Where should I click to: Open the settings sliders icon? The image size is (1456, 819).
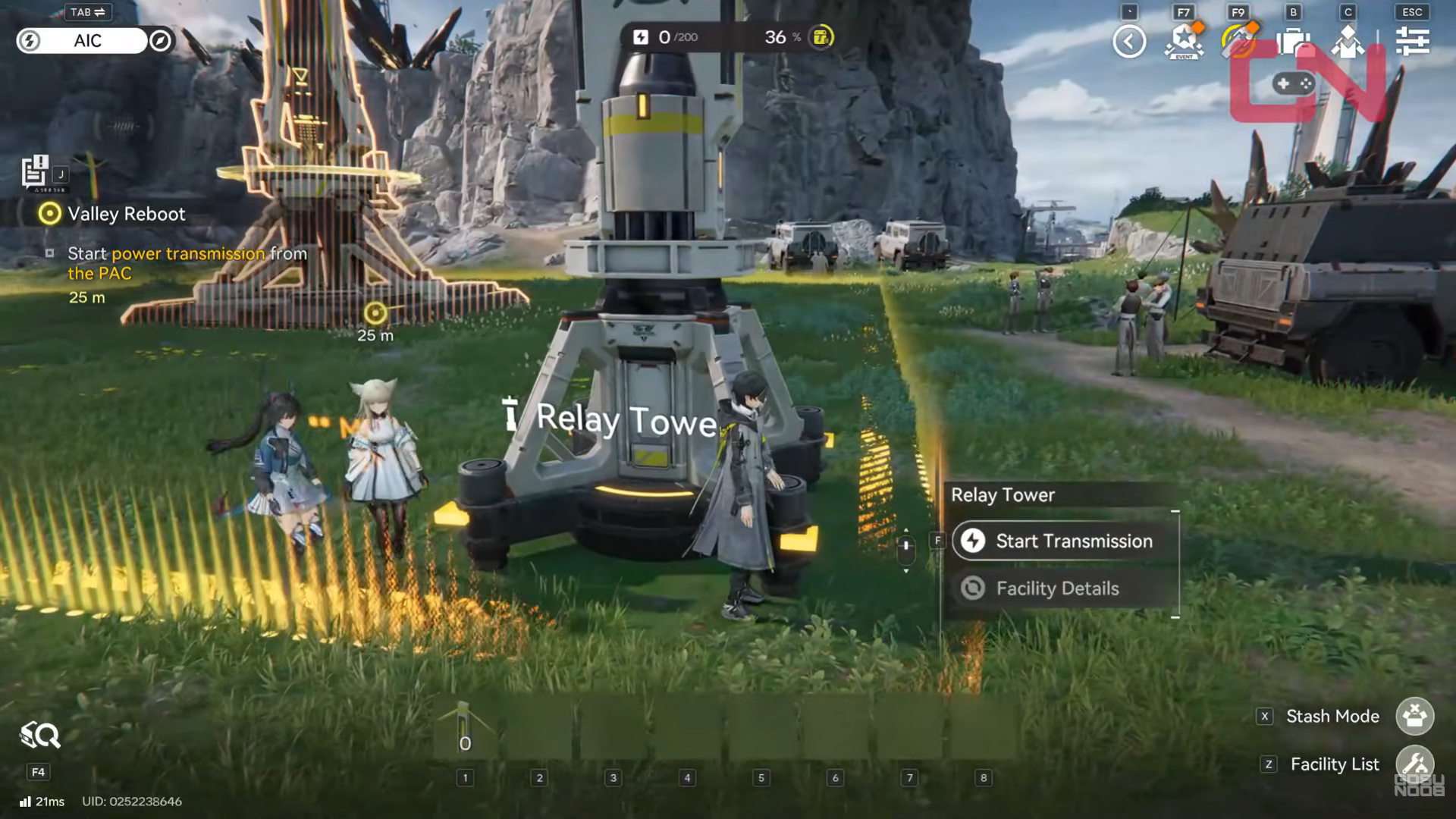[1411, 41]
